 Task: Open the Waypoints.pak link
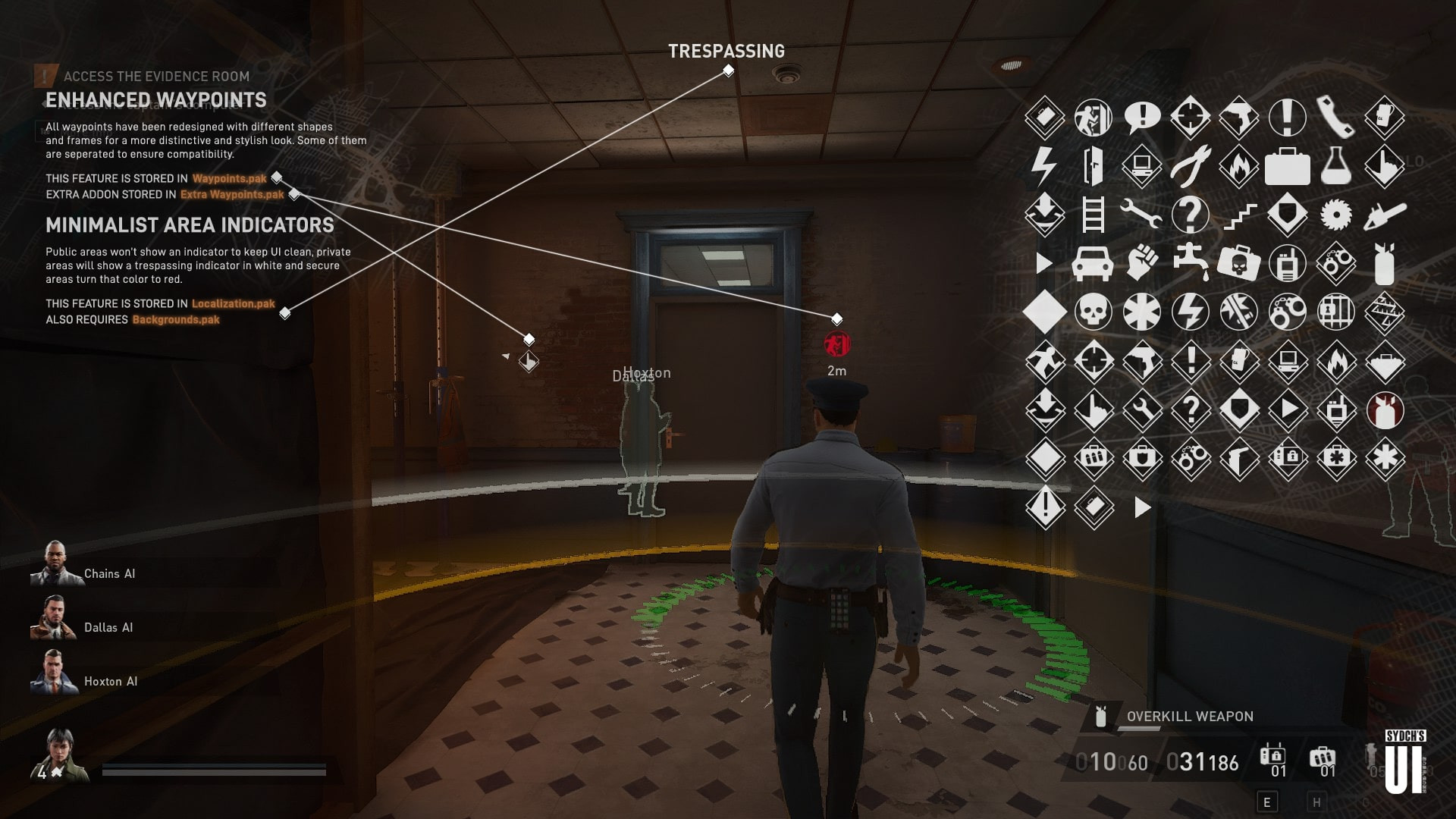[x=229, y=179]
